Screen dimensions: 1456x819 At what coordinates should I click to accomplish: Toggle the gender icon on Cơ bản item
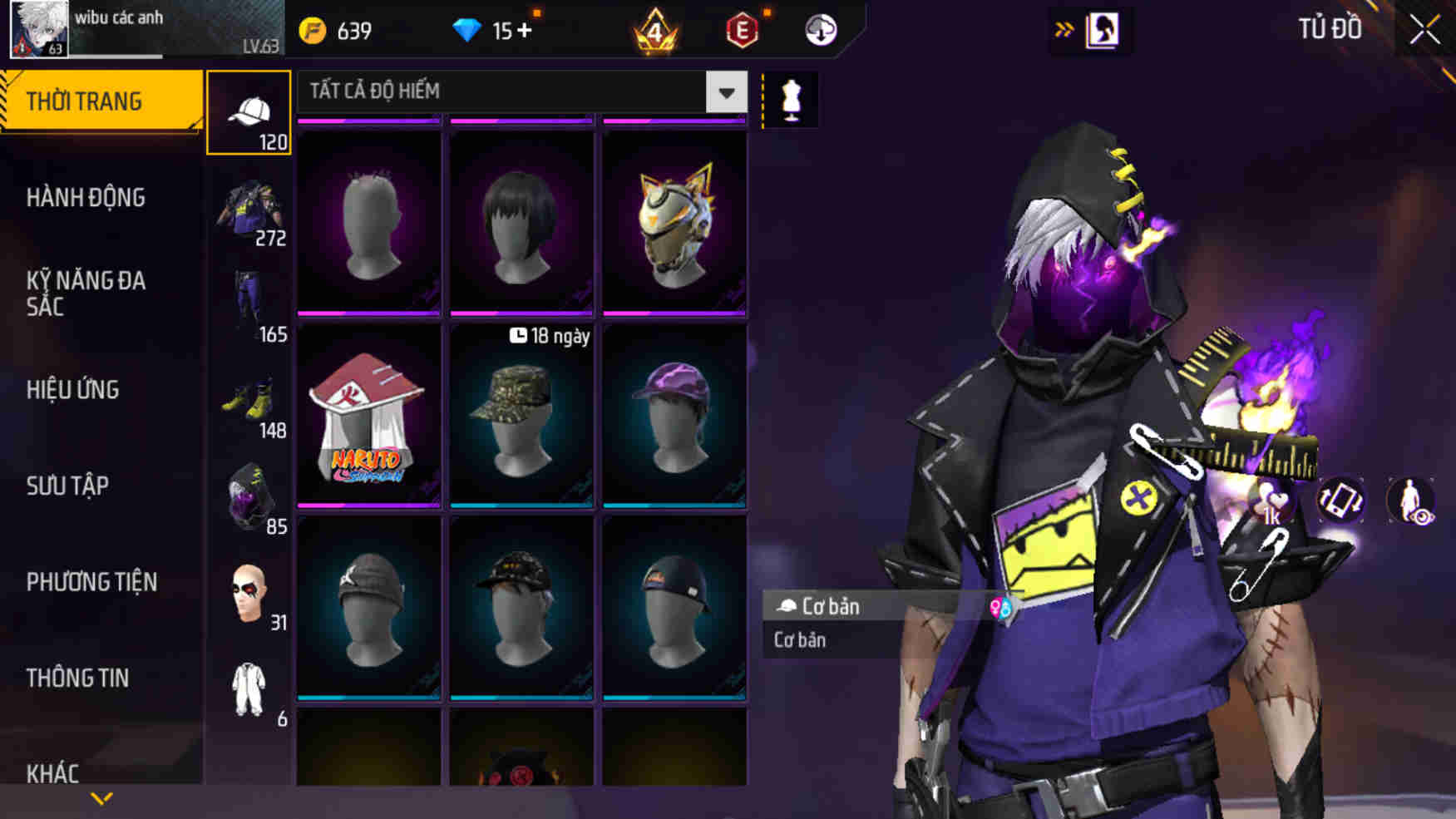1002,607
